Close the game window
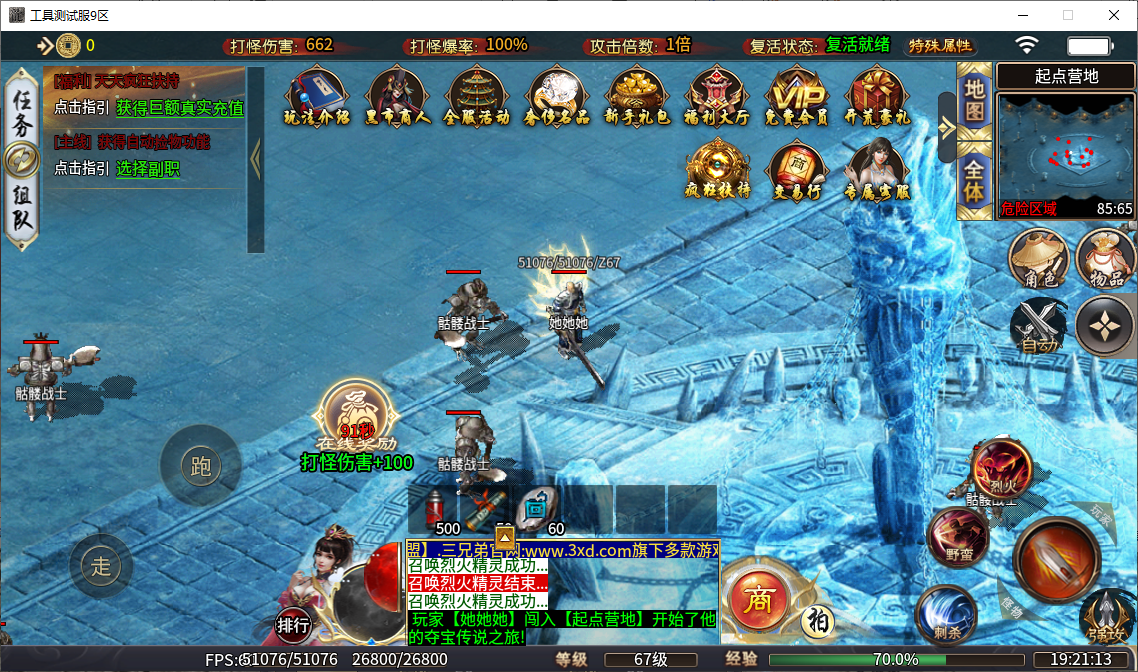This screenshot has height=672, width=1138. pos(1113,15)
